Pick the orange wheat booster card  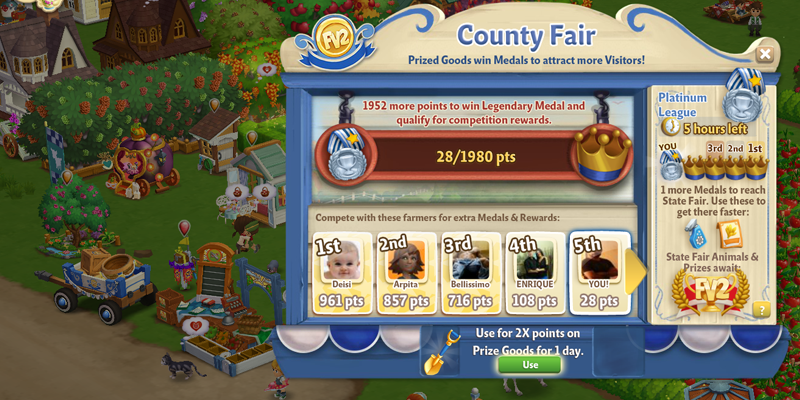pyautogui.click(x=731, y=232)
